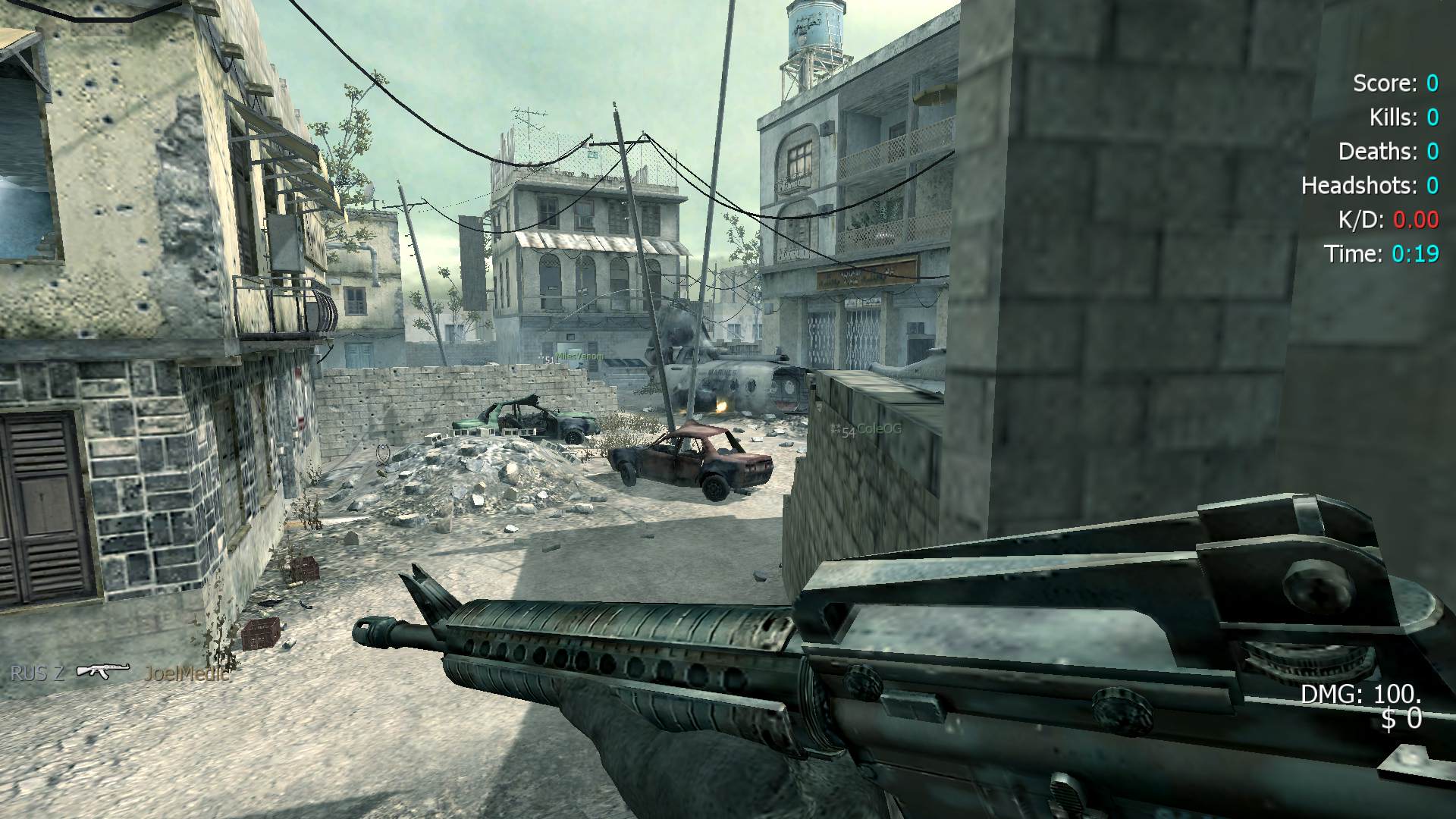Select the MilesVenom player name tag

(580, 356)
